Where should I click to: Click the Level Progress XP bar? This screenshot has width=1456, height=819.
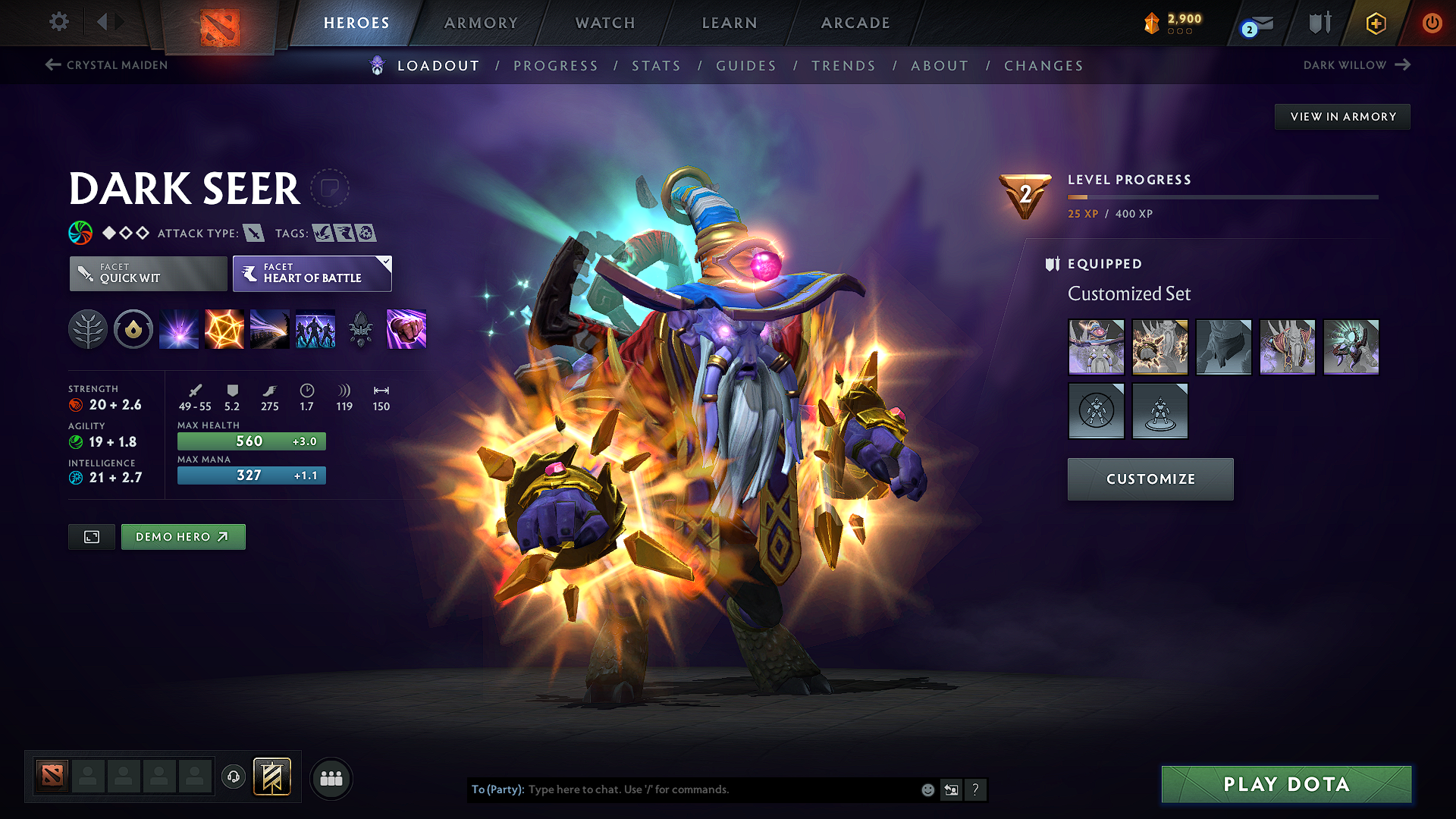(1221, 197)
